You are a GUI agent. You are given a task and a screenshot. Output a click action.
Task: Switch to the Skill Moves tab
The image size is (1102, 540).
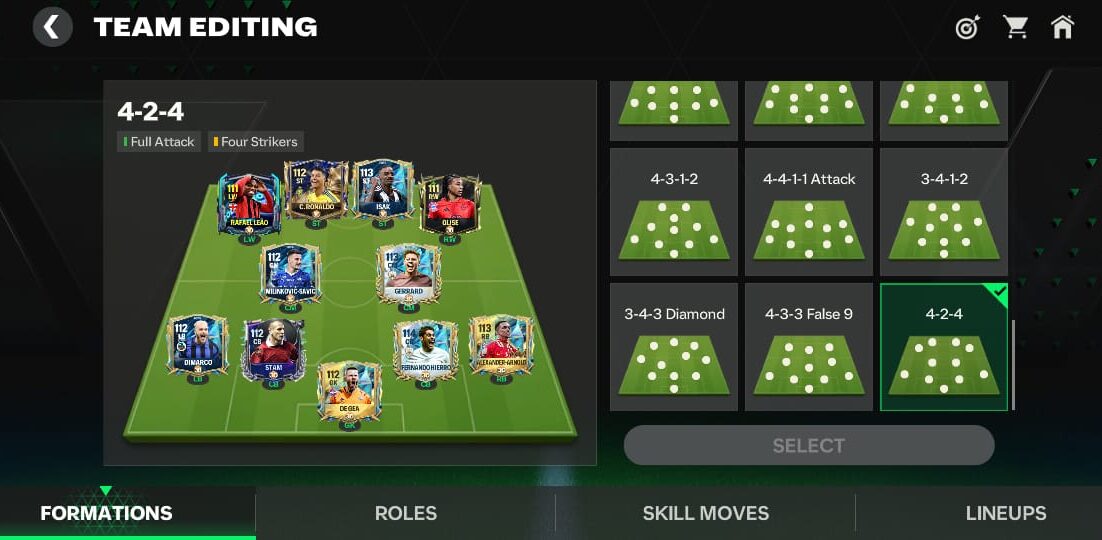click(x=706, y=514)
